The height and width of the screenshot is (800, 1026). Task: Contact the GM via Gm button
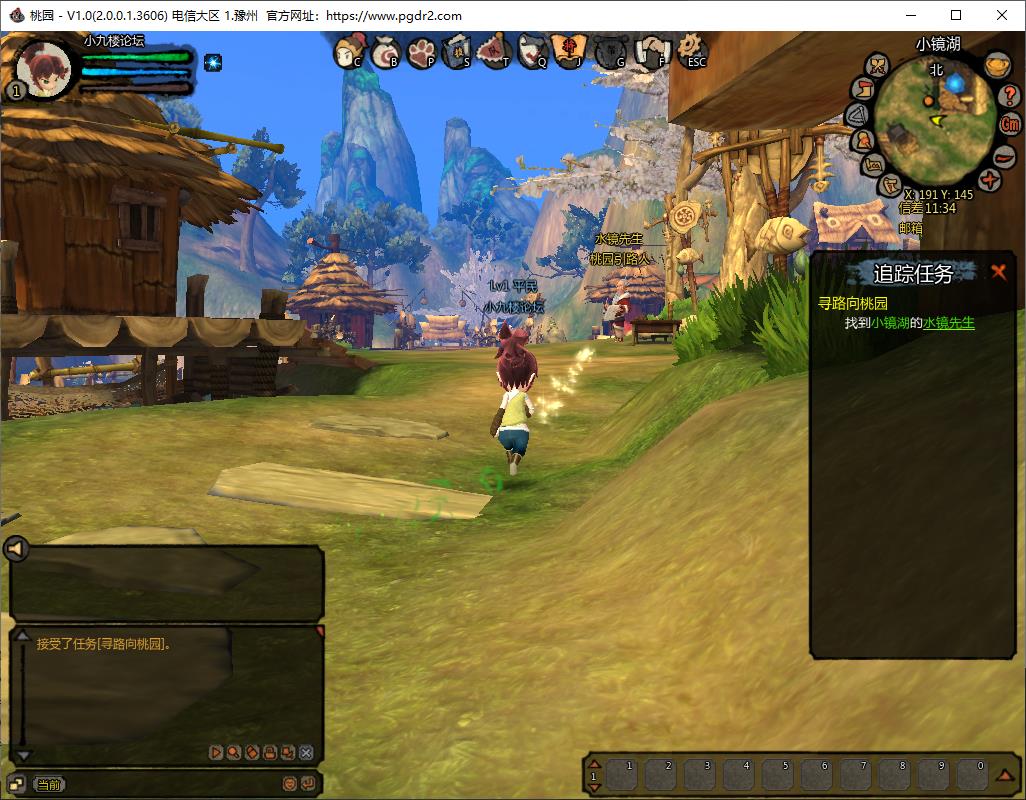[1010, 125]
